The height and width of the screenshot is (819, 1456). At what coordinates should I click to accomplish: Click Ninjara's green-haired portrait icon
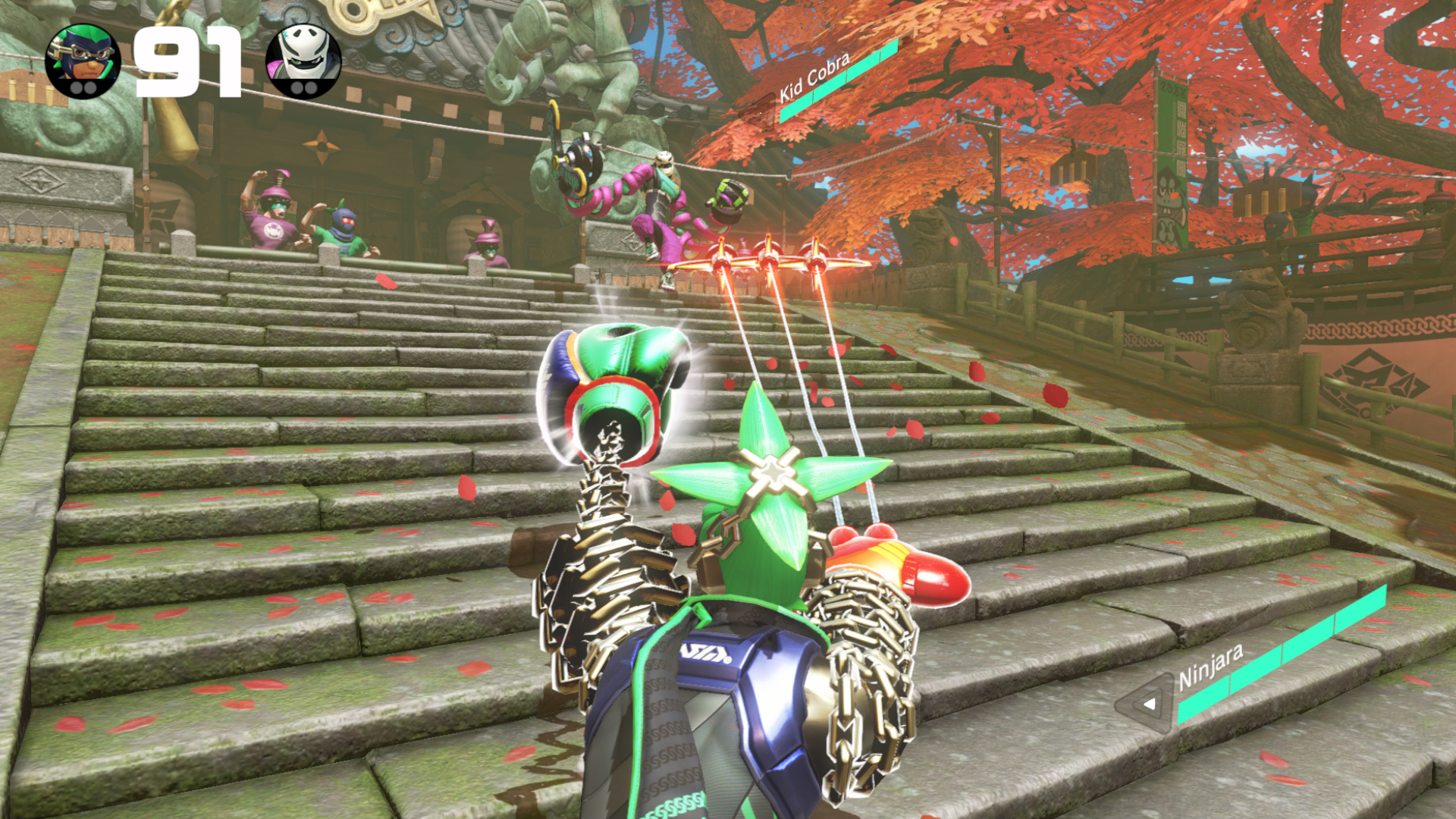pyautogui.click(x=83, y=61)
